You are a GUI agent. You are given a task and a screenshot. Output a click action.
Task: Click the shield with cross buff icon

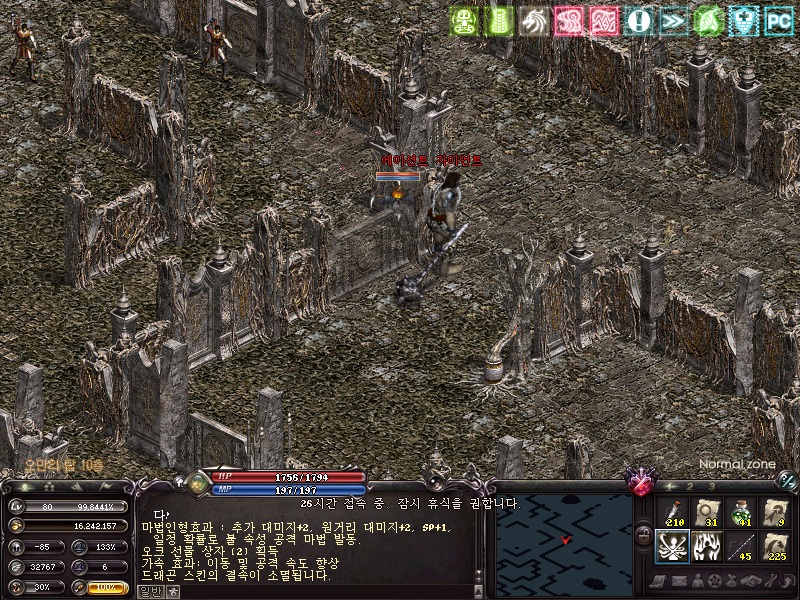point(743,20)
